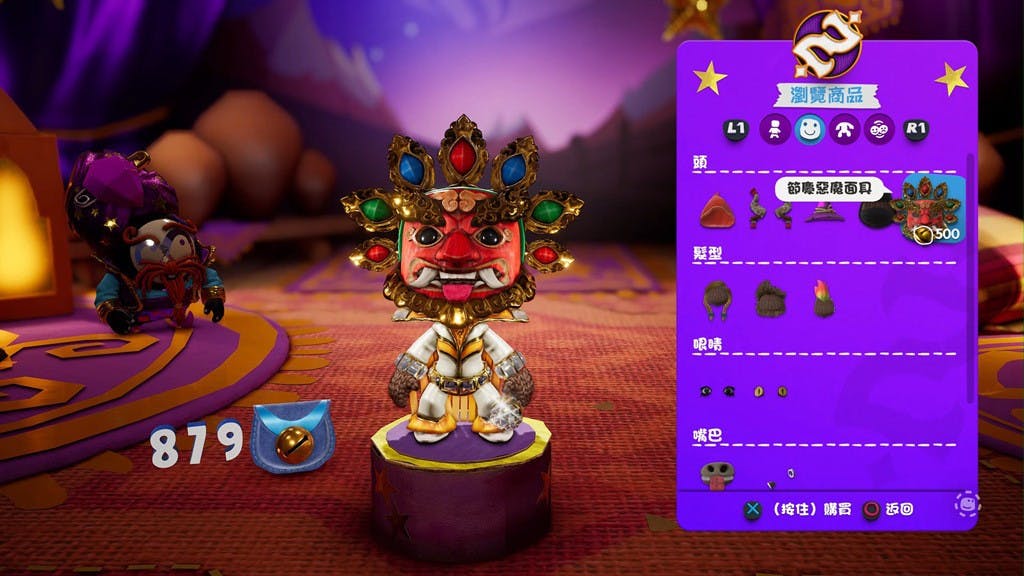Select the black eyes option
This screenshot has height=576, width=1024.
coord(716,391)
